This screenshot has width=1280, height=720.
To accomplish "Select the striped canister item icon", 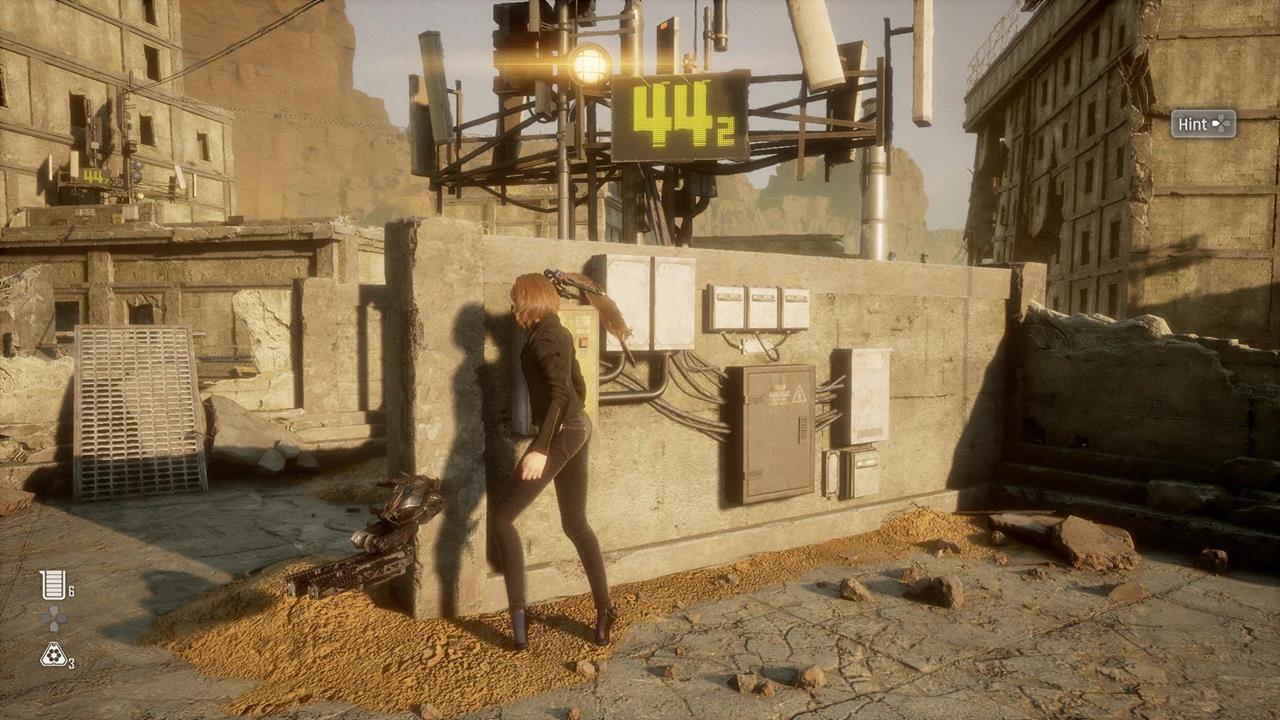I will click(53, 585).
